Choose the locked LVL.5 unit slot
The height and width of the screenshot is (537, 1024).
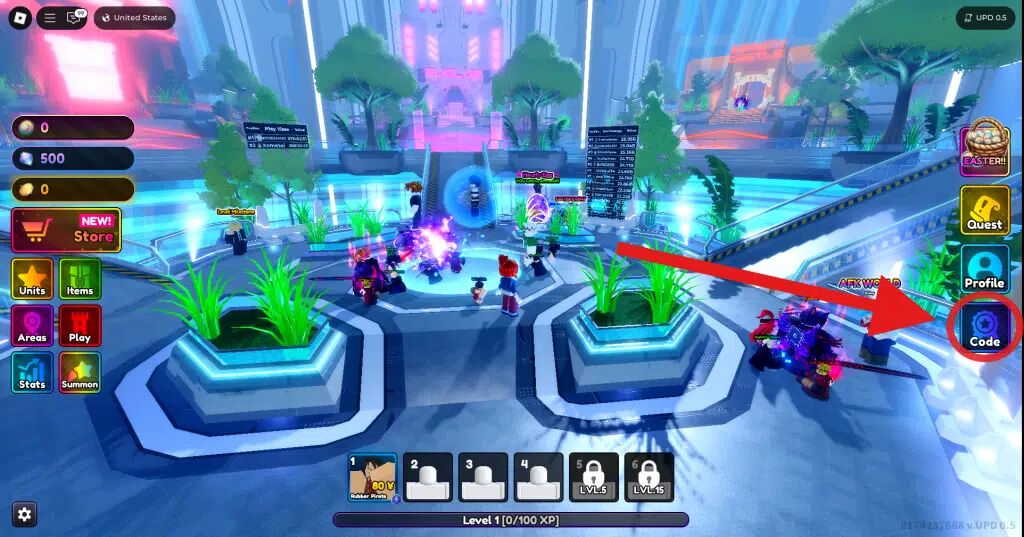tap(594, 477)
